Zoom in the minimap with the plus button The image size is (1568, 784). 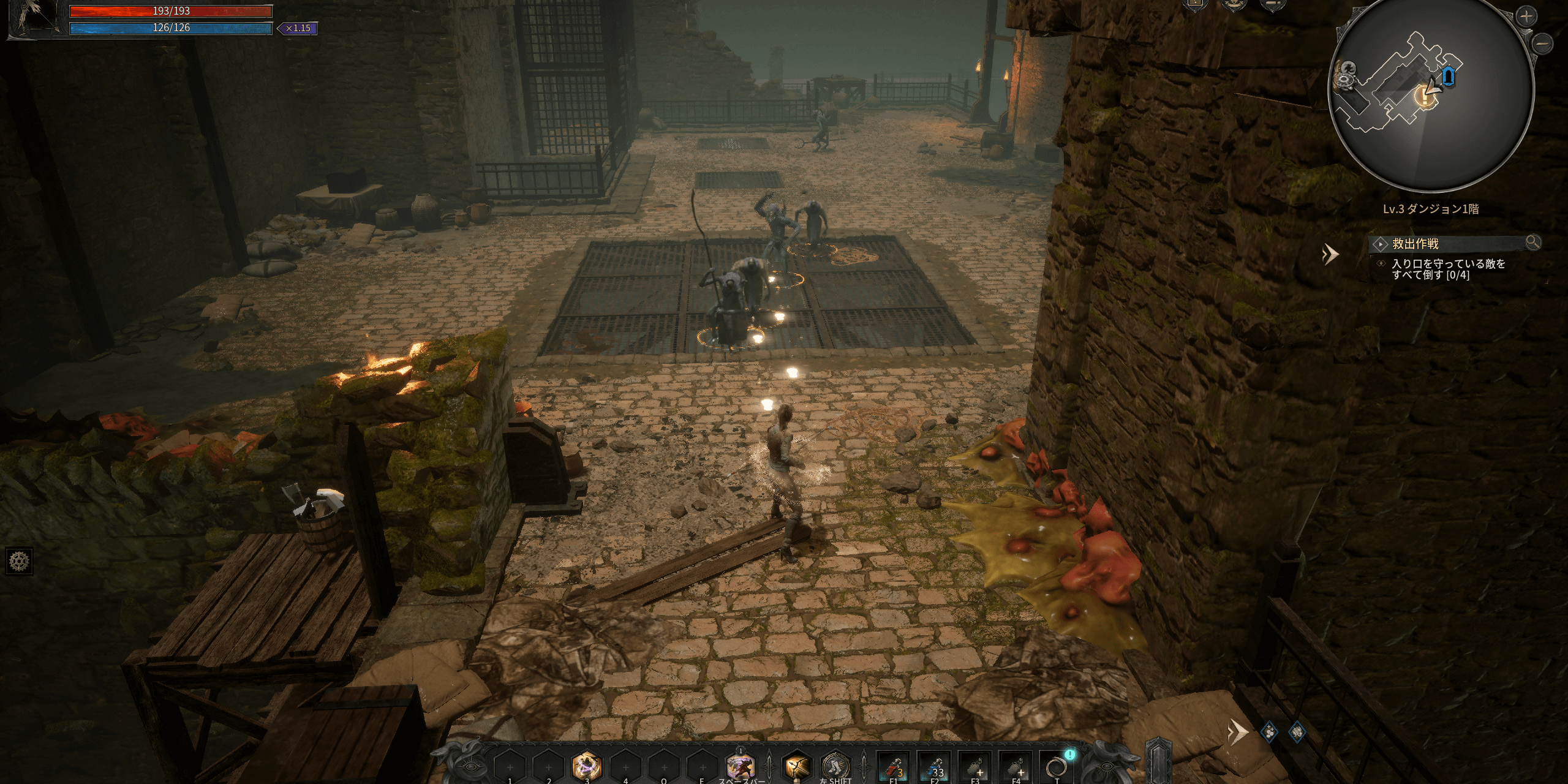(x=1525, y=17)
